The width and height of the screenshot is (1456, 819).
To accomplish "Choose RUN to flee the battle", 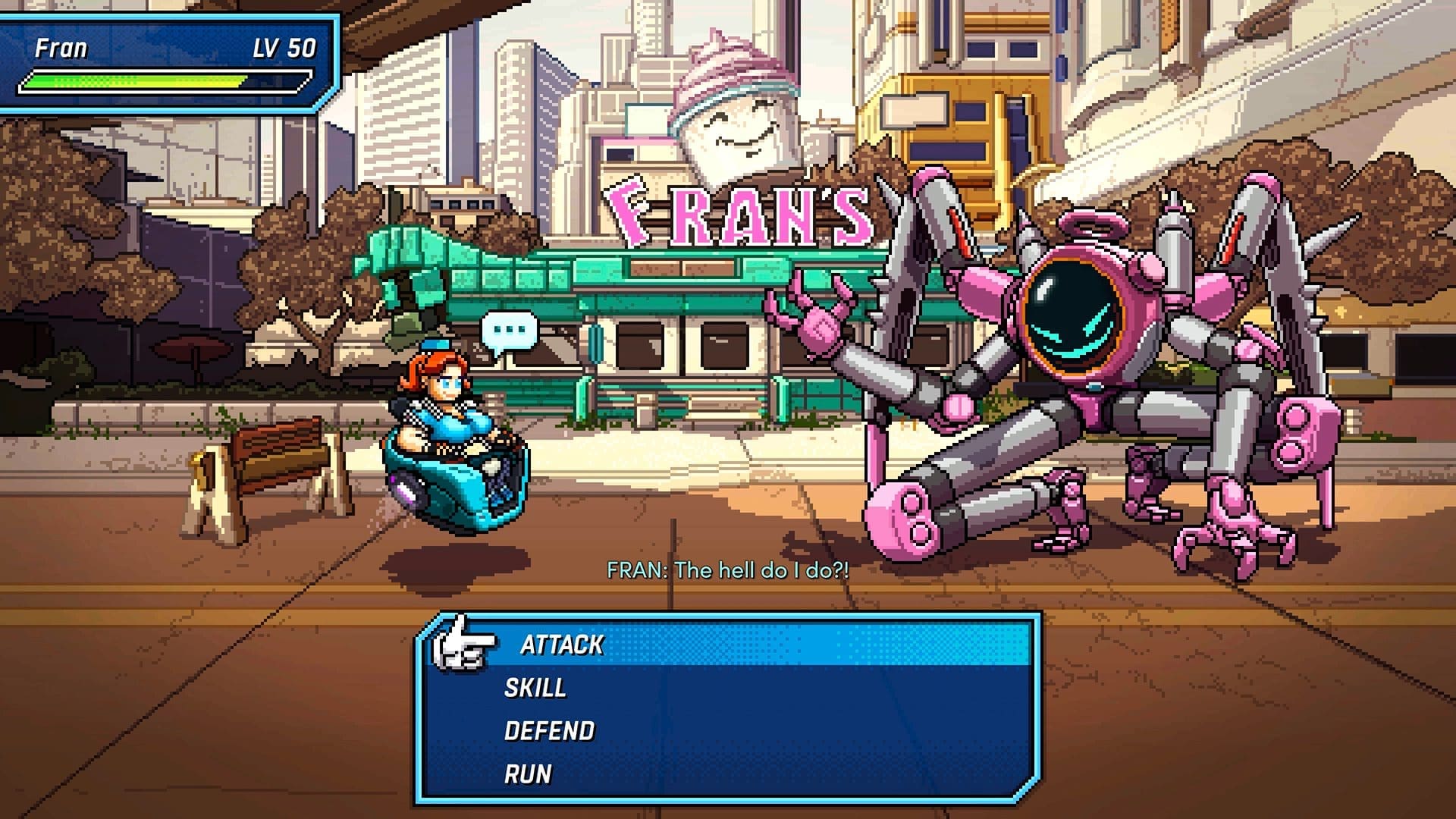I will click(528, 774).
